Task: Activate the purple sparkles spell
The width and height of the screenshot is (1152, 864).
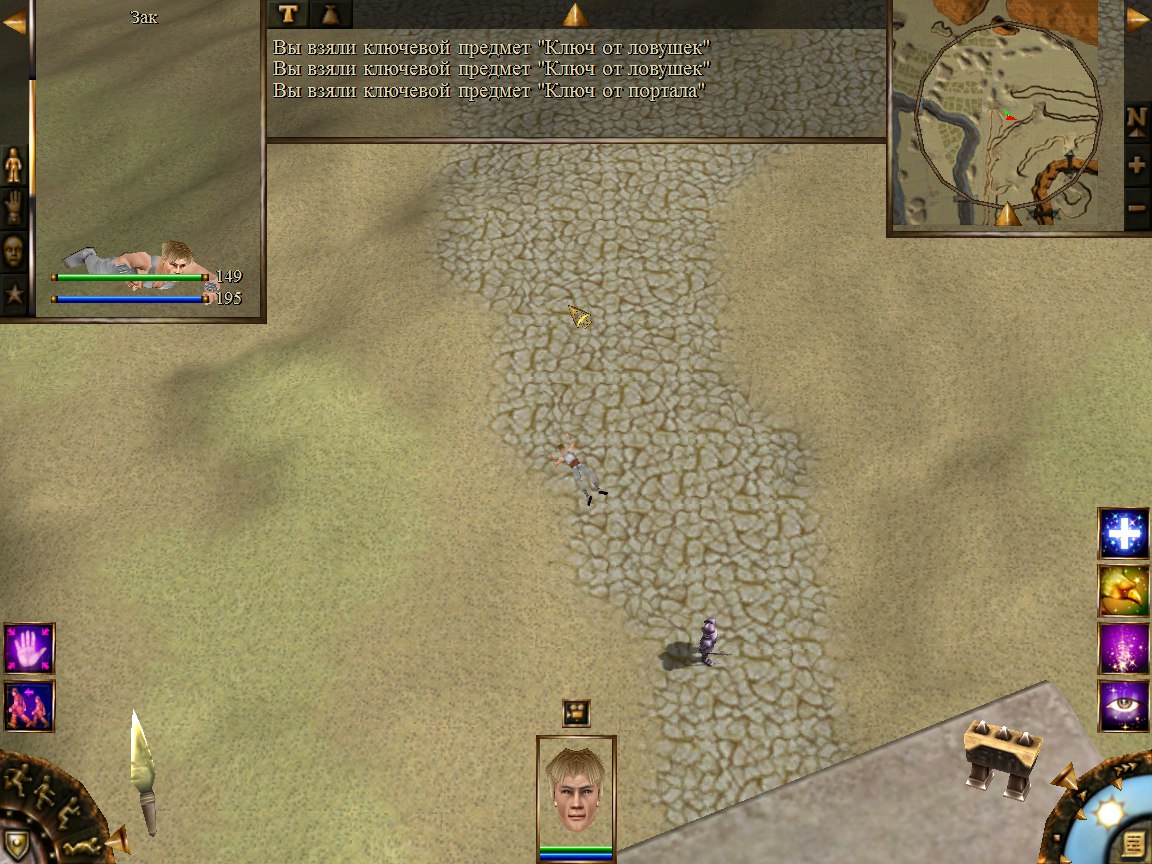Action: coord(1124,648)
